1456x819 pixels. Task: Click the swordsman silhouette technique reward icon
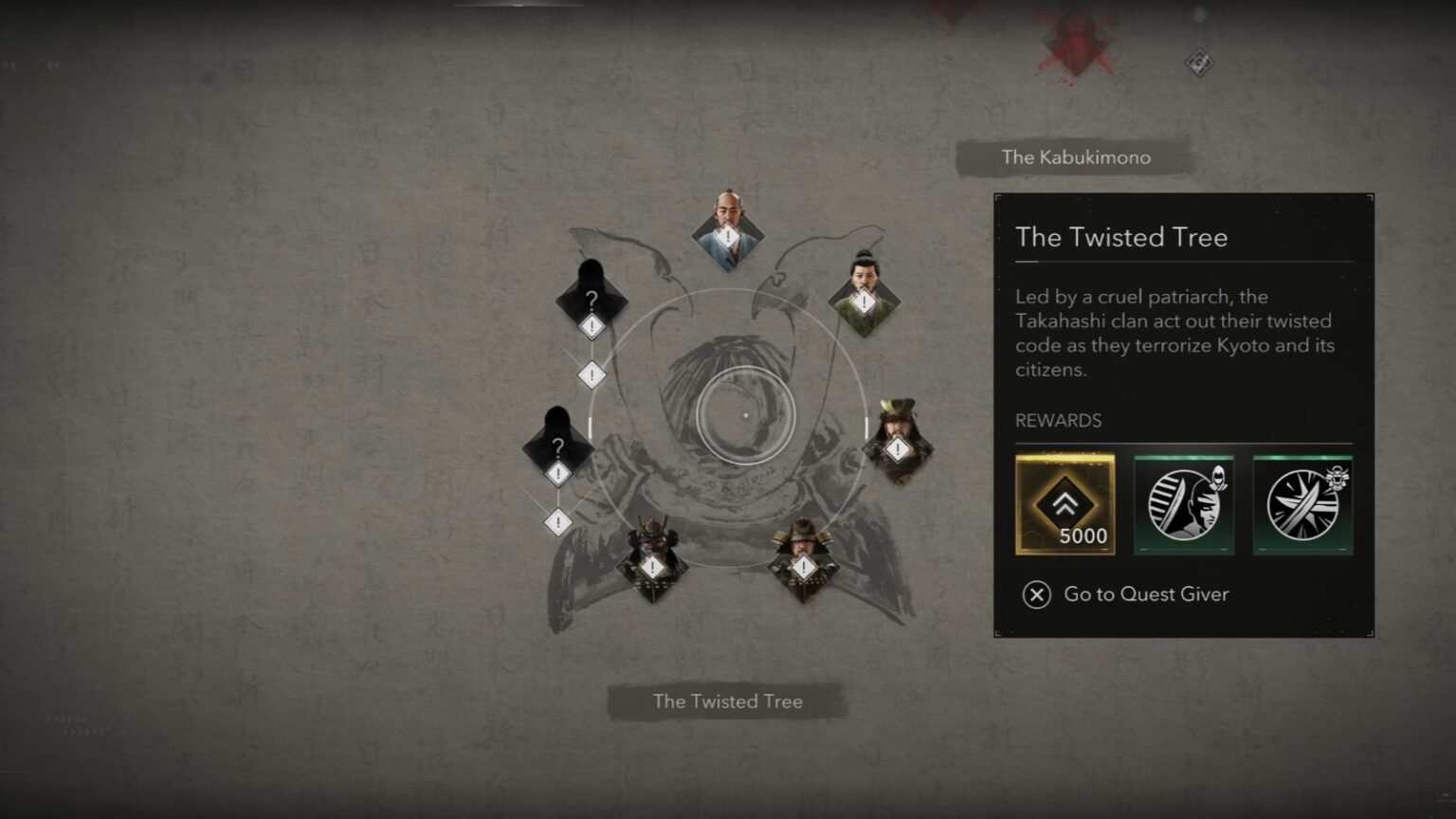1184,504
